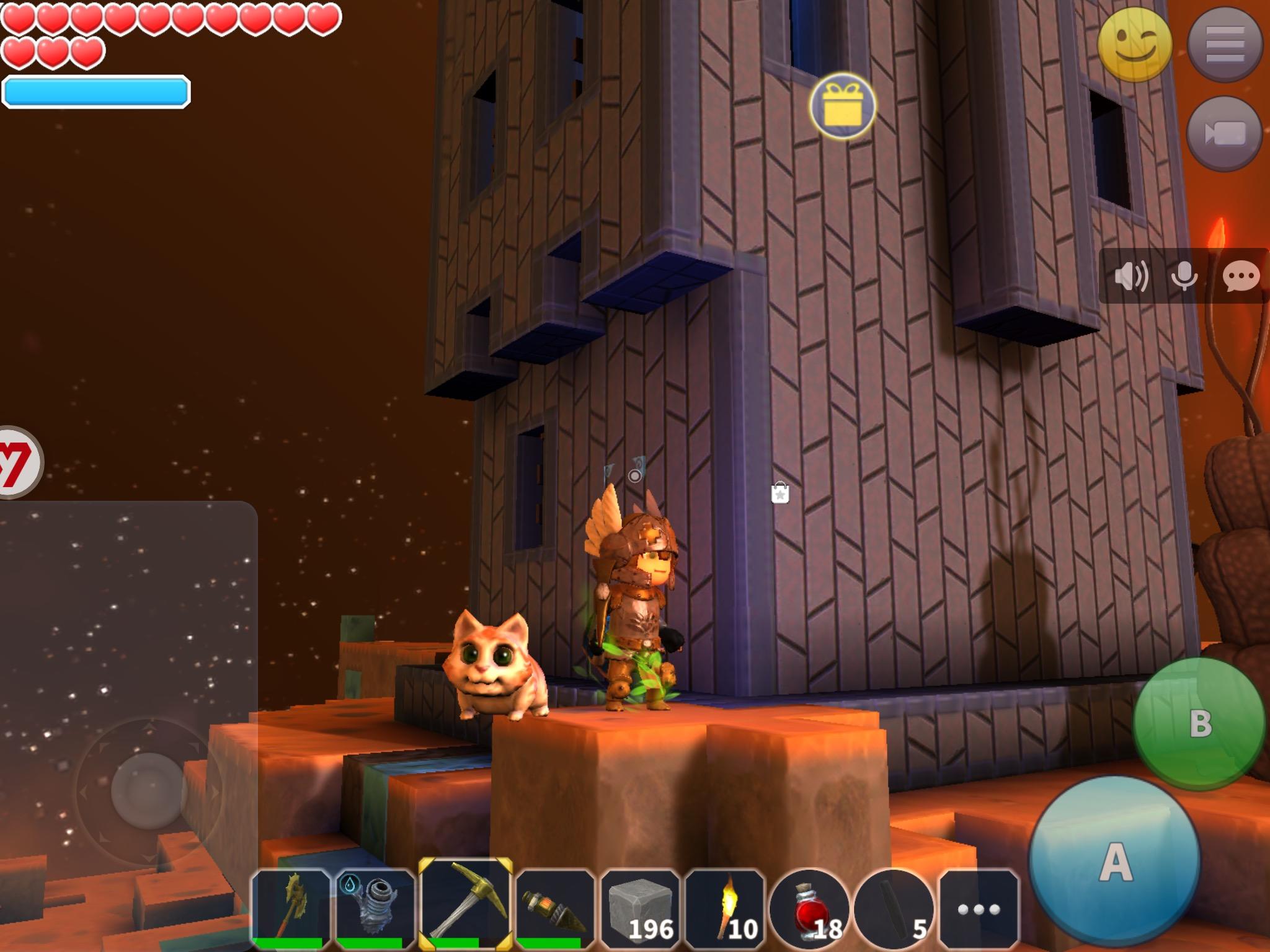Open the hamburger main menu
Image resolution: width=1270 pixels, height=952 pixels.
coord(1225,45)
